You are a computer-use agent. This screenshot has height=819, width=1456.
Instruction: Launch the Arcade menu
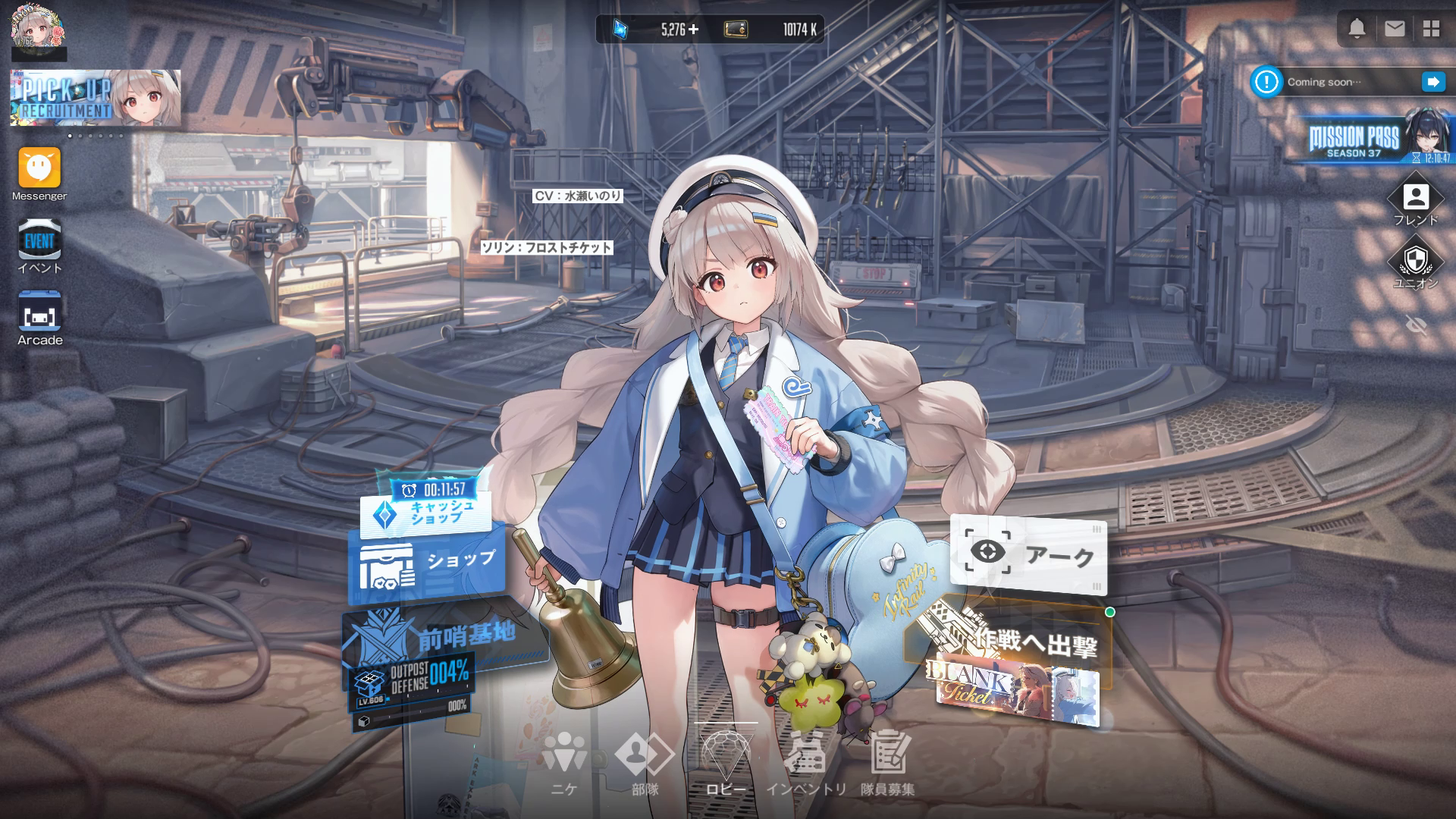[x=39, y=314]
